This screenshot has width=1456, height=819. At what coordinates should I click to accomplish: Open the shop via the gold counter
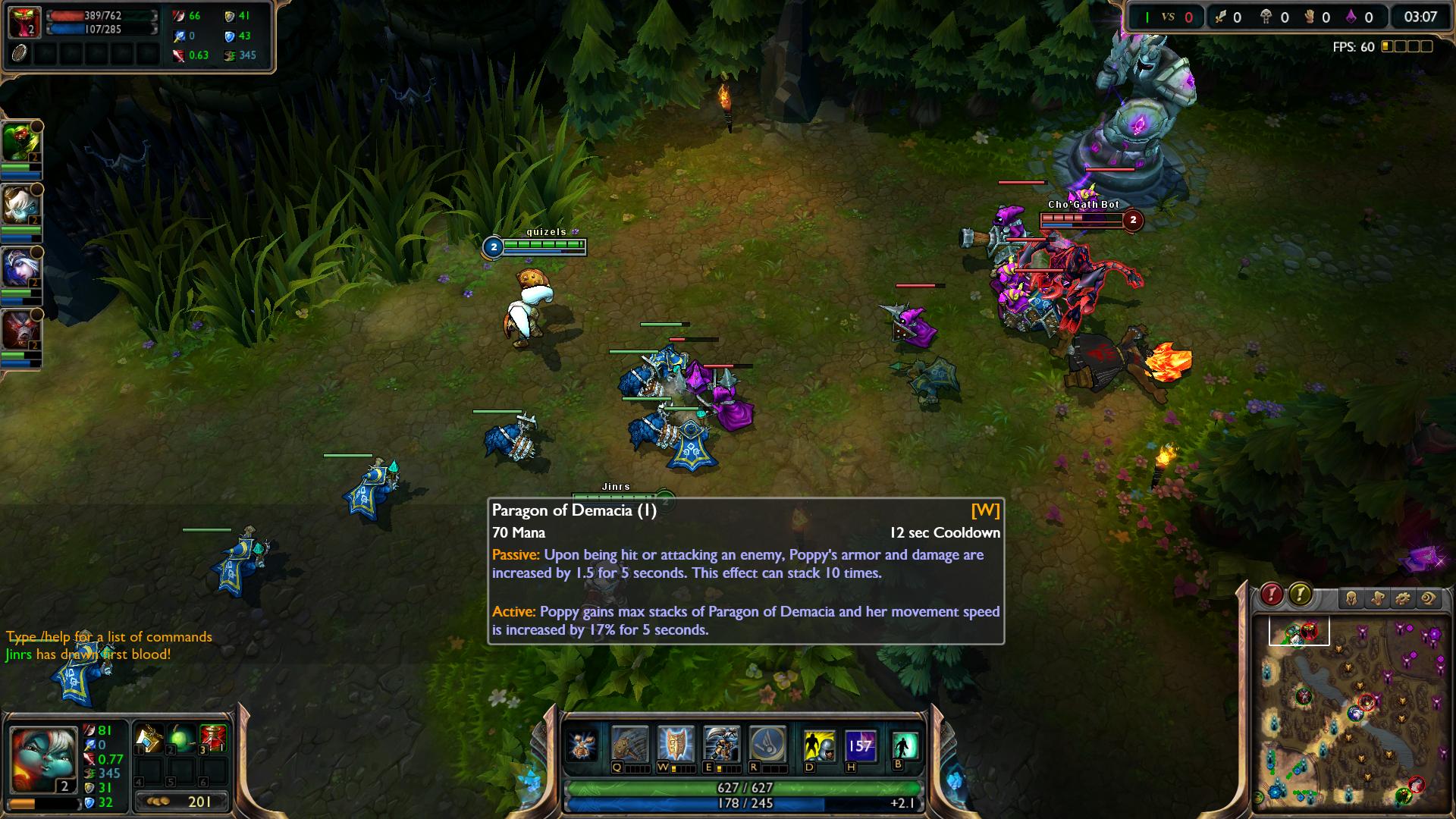[181, 802]
